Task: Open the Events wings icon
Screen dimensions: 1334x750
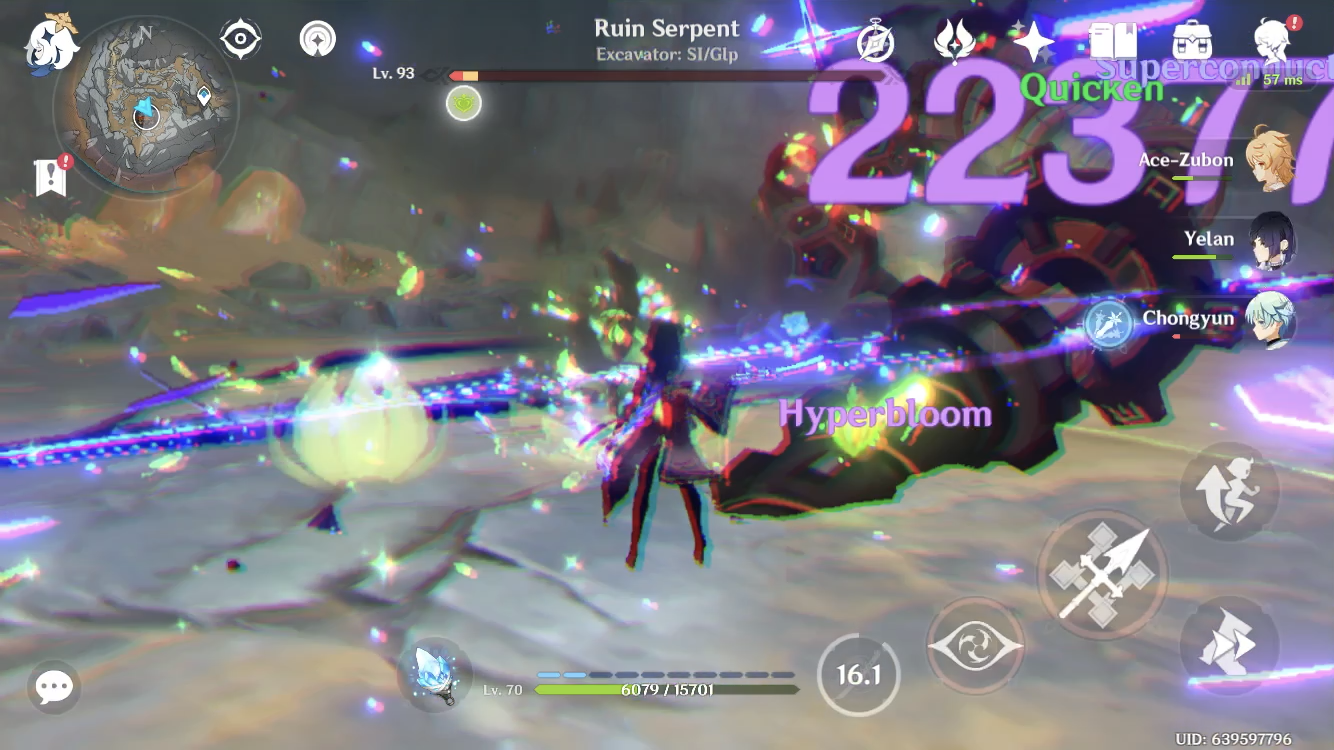Action: click(955, 40)
